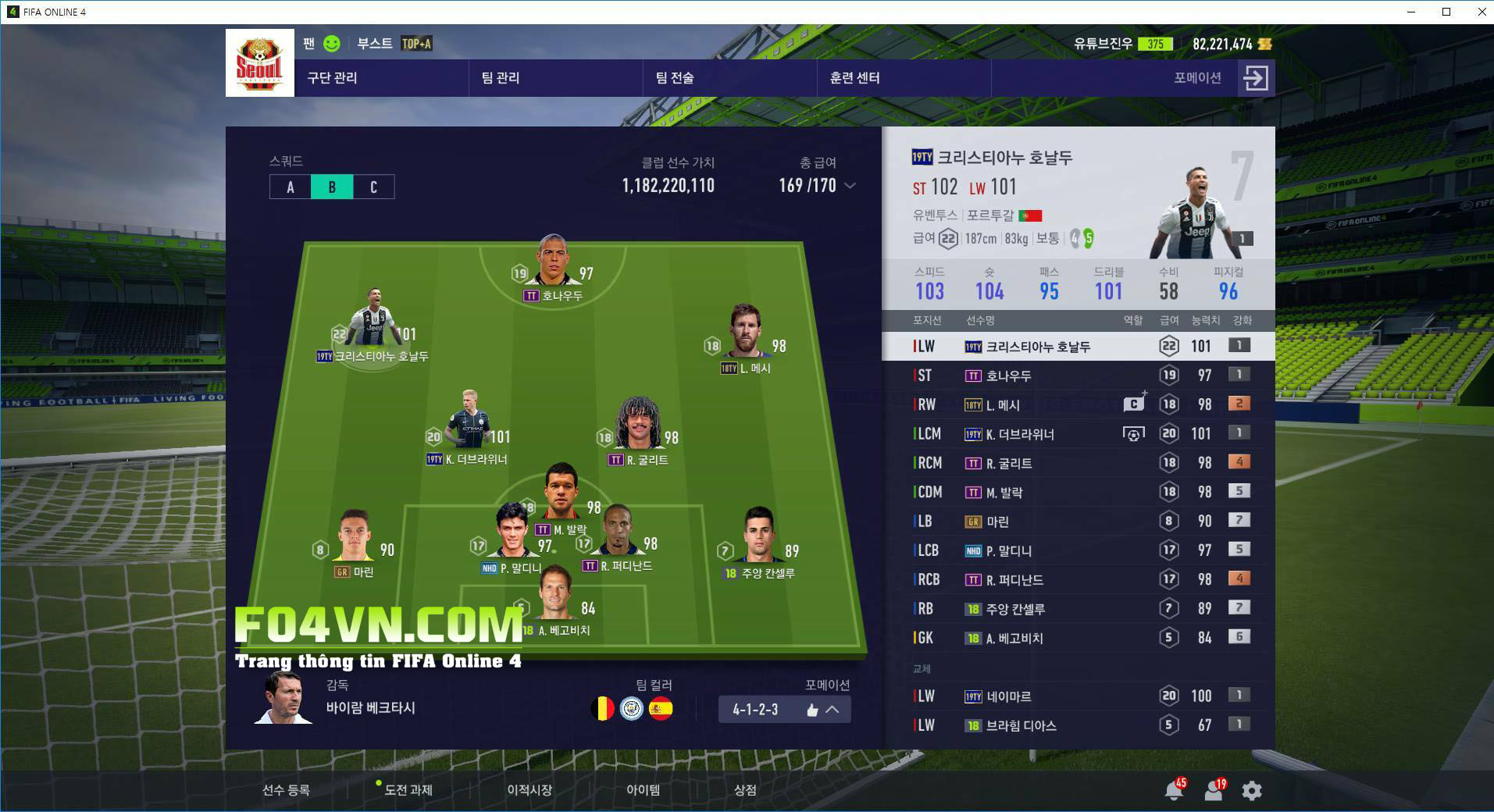The width and height of the screenshot is (1494, 812).
Task: Open the 팀 전술 menu
Action: point(675,78)
